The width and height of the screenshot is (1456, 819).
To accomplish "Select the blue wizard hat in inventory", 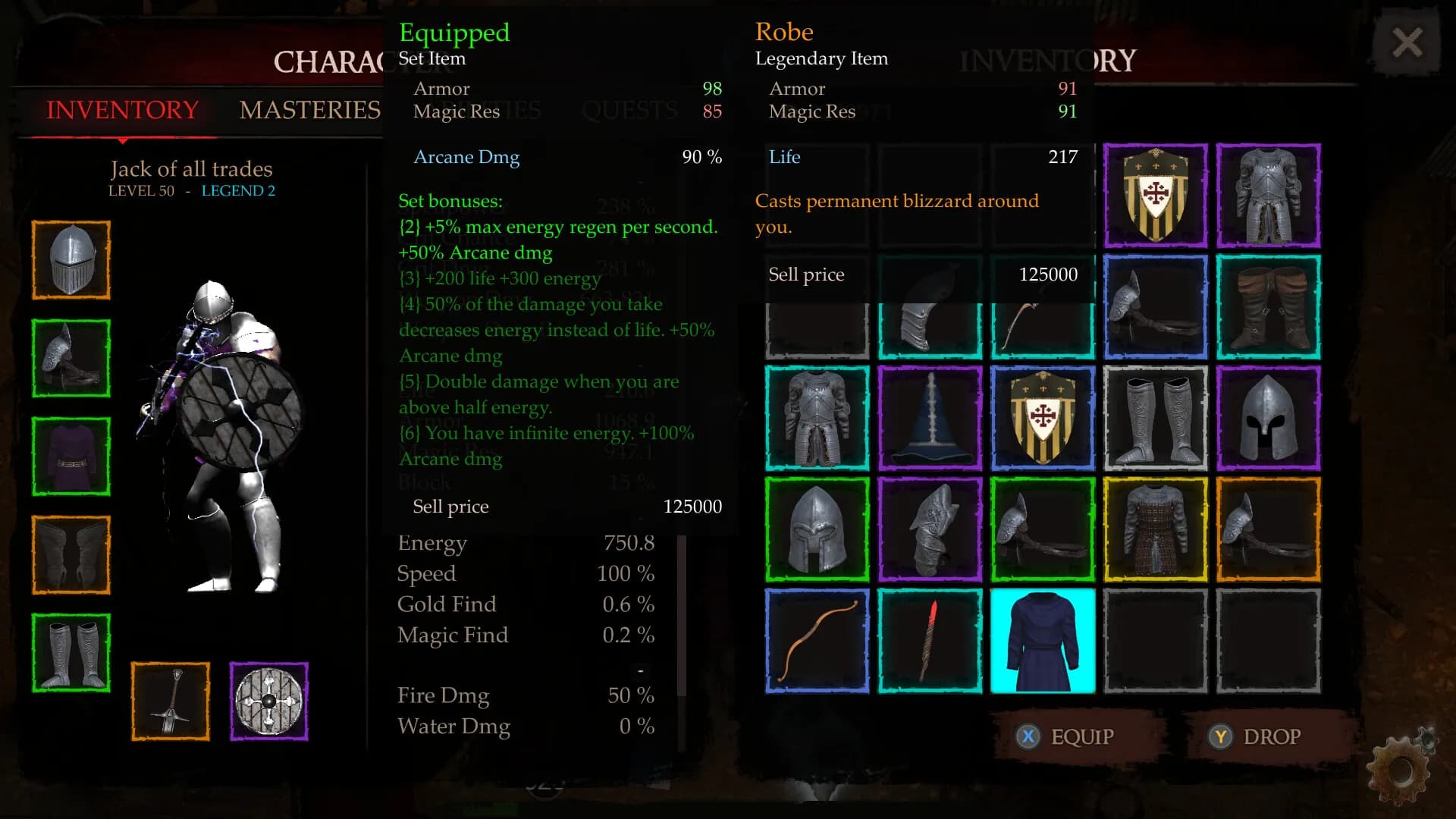I will point(929,418).
